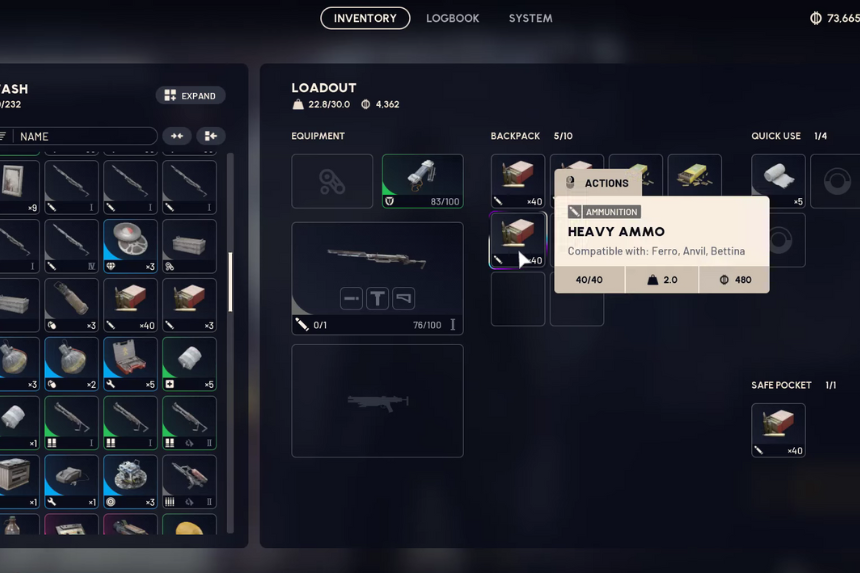
Task: Select the stash heavy ammo stack of 40
Action: [x=130, y=305]
